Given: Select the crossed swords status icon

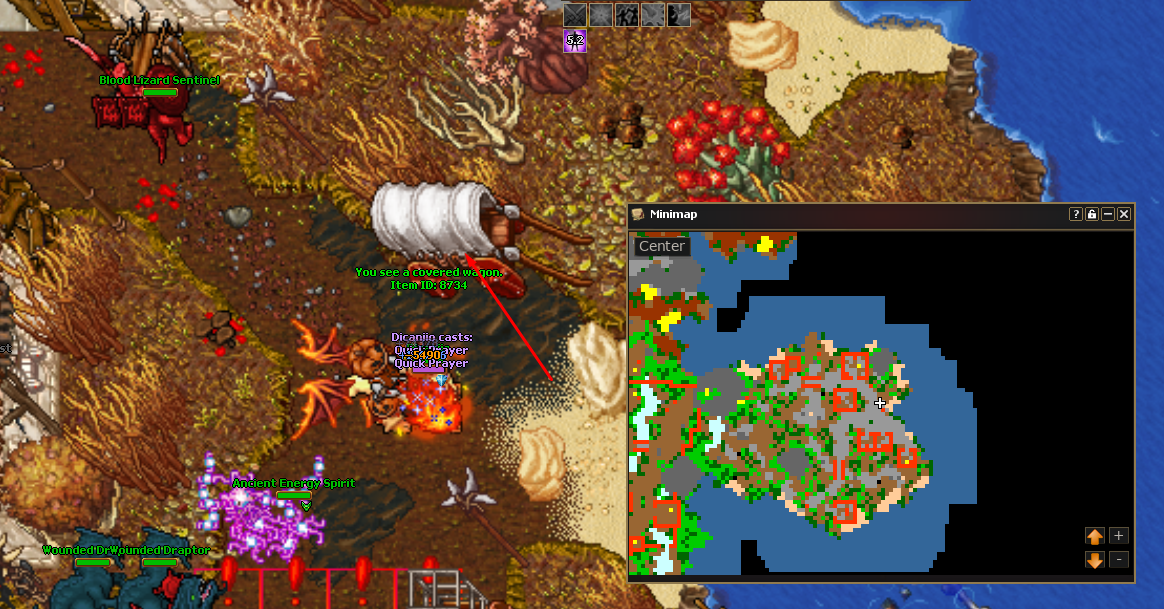Looking at the screenshot, I should tap(574, 14).
